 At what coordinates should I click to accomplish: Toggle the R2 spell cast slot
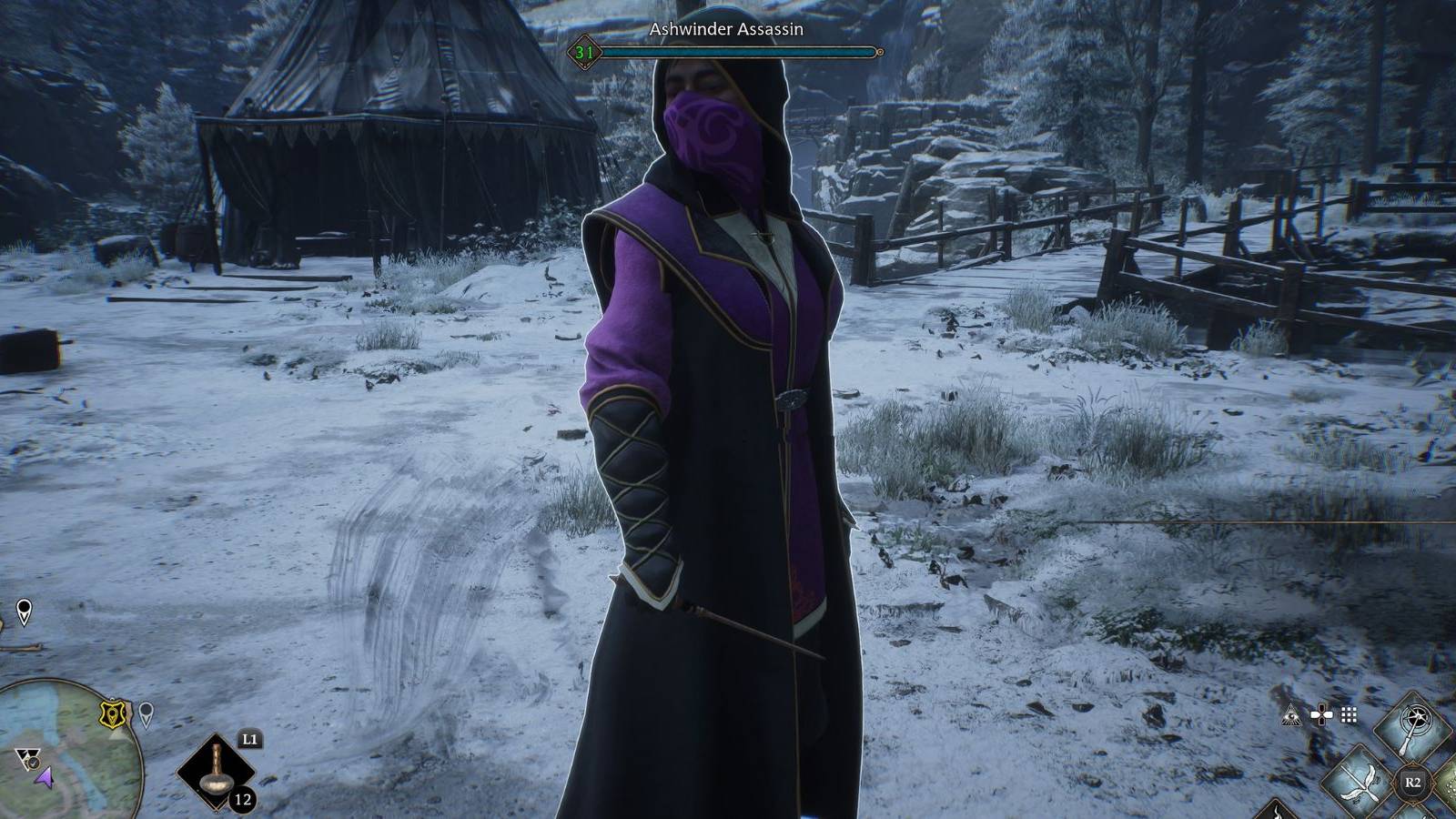point(1413,782)
